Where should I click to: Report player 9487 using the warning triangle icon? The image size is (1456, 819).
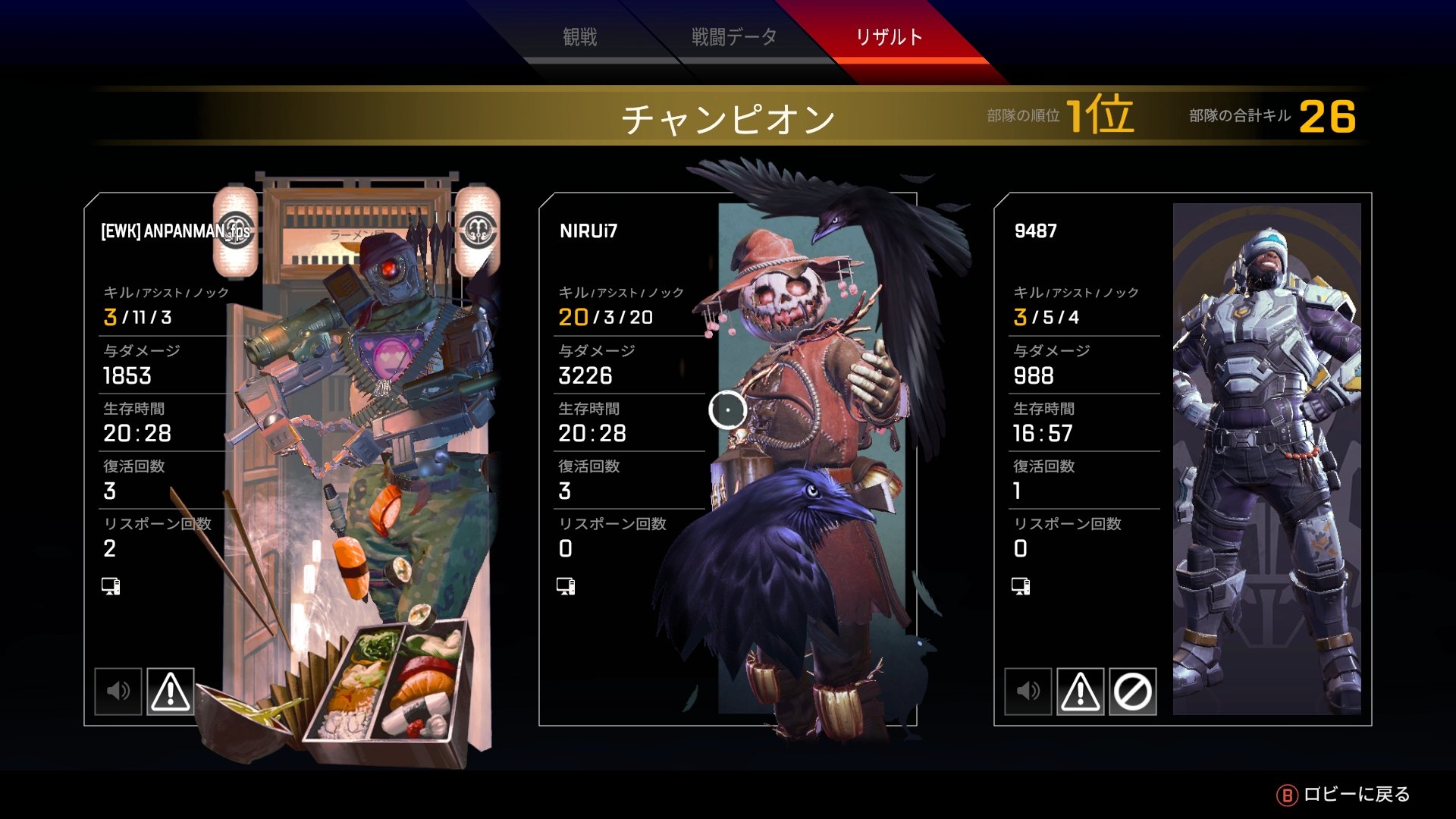(1081, 691)
